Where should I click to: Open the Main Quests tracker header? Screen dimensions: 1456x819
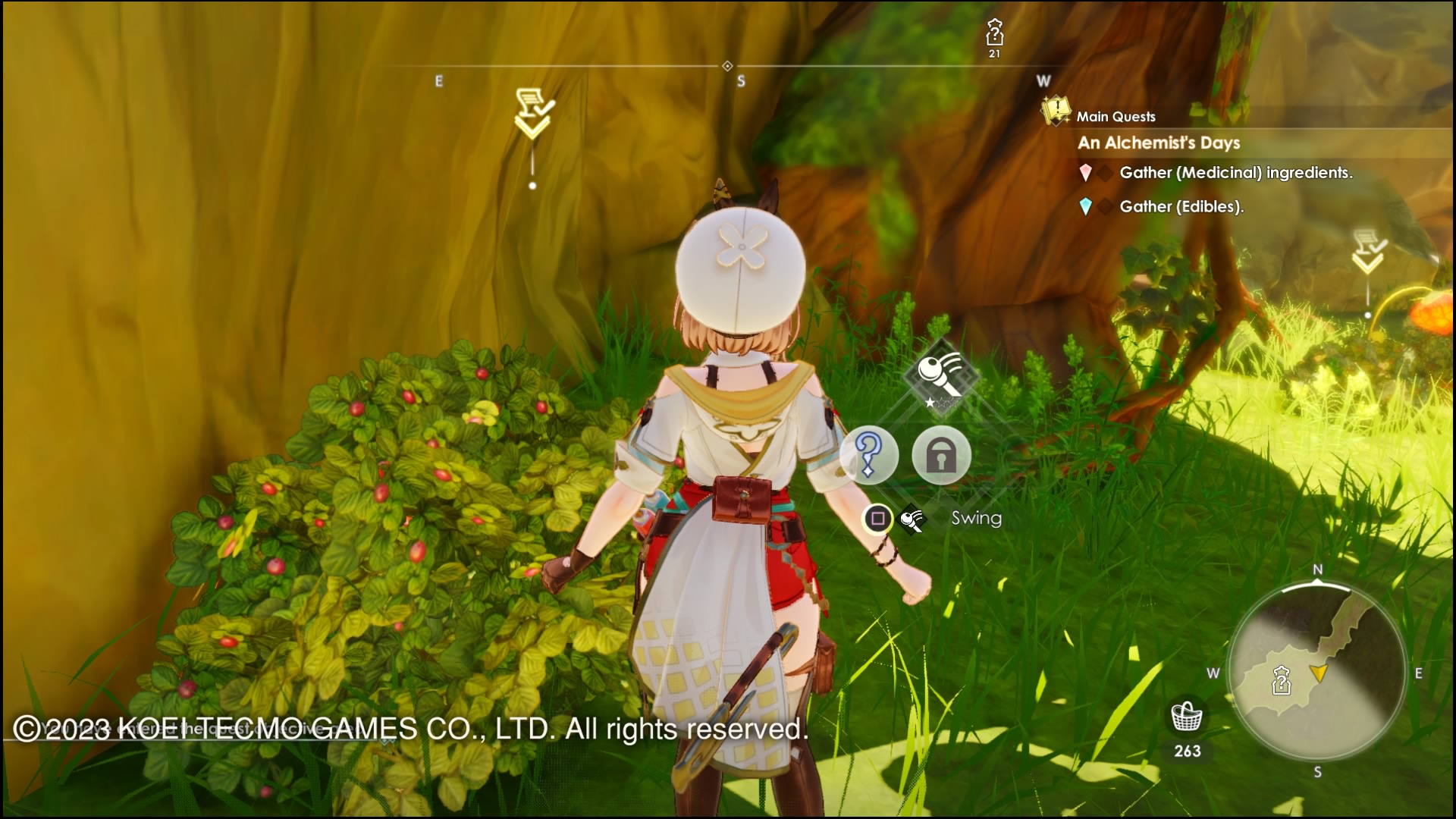click(1116, 116)
